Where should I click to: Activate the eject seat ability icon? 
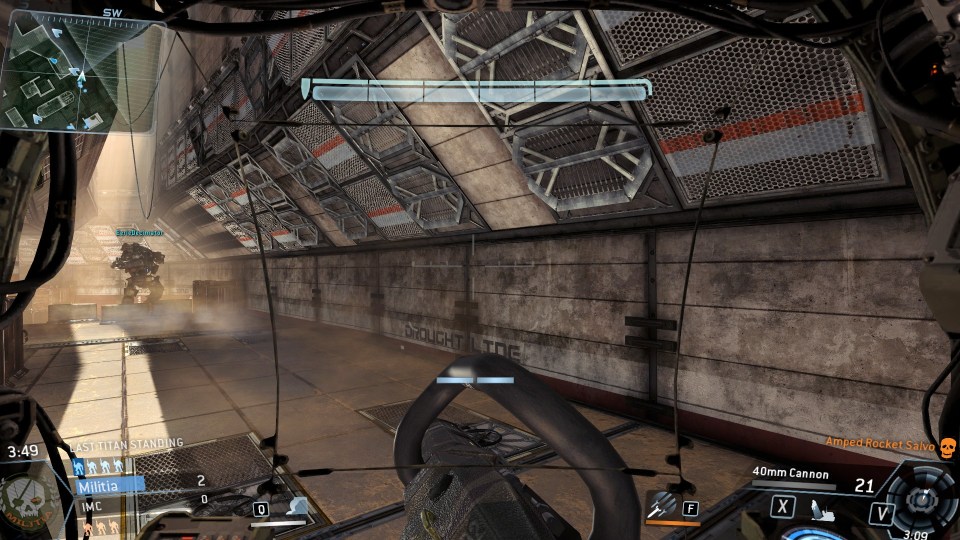[821, 508]
